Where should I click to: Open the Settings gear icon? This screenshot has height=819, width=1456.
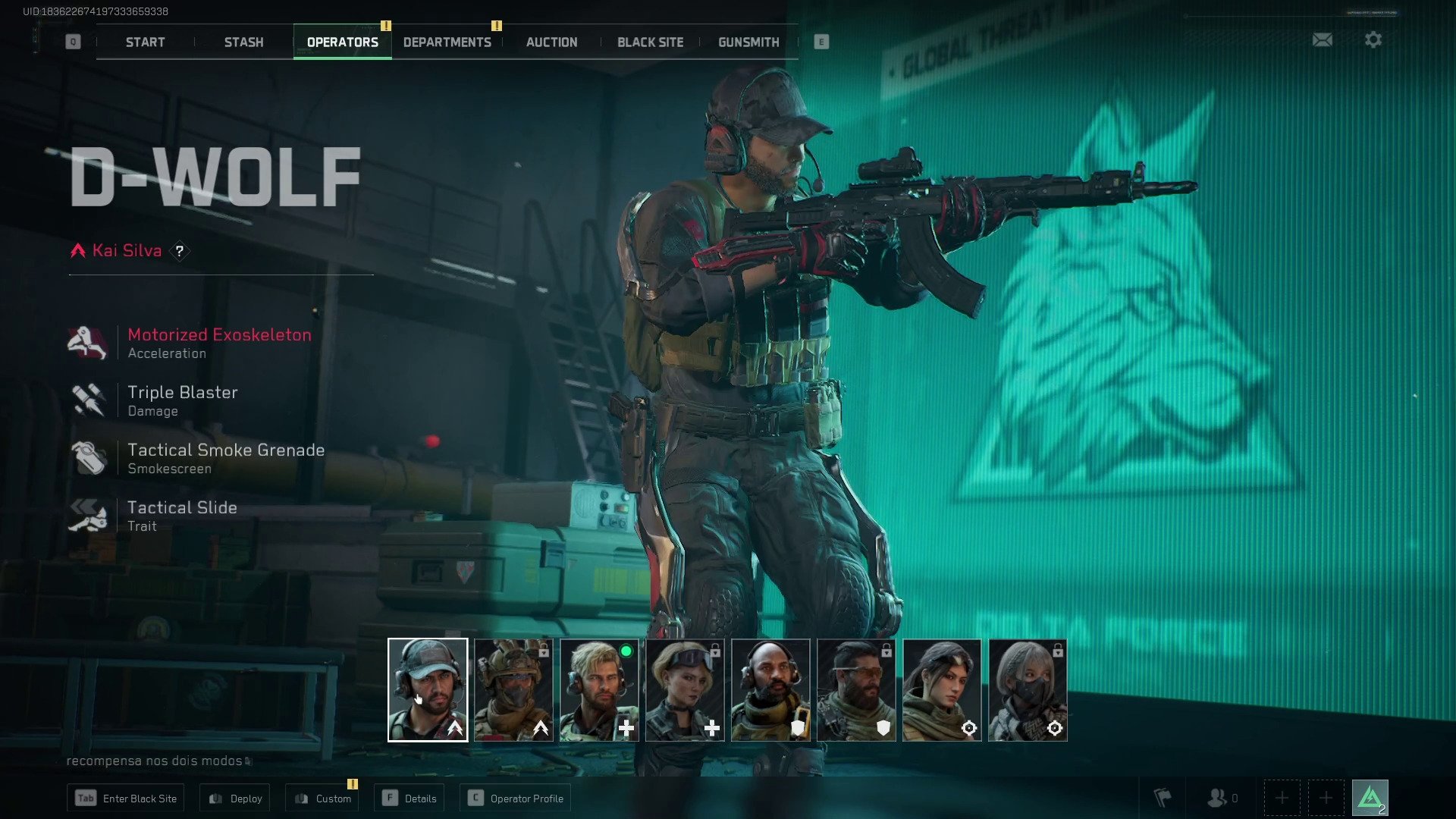click(x=1373, y=39)
